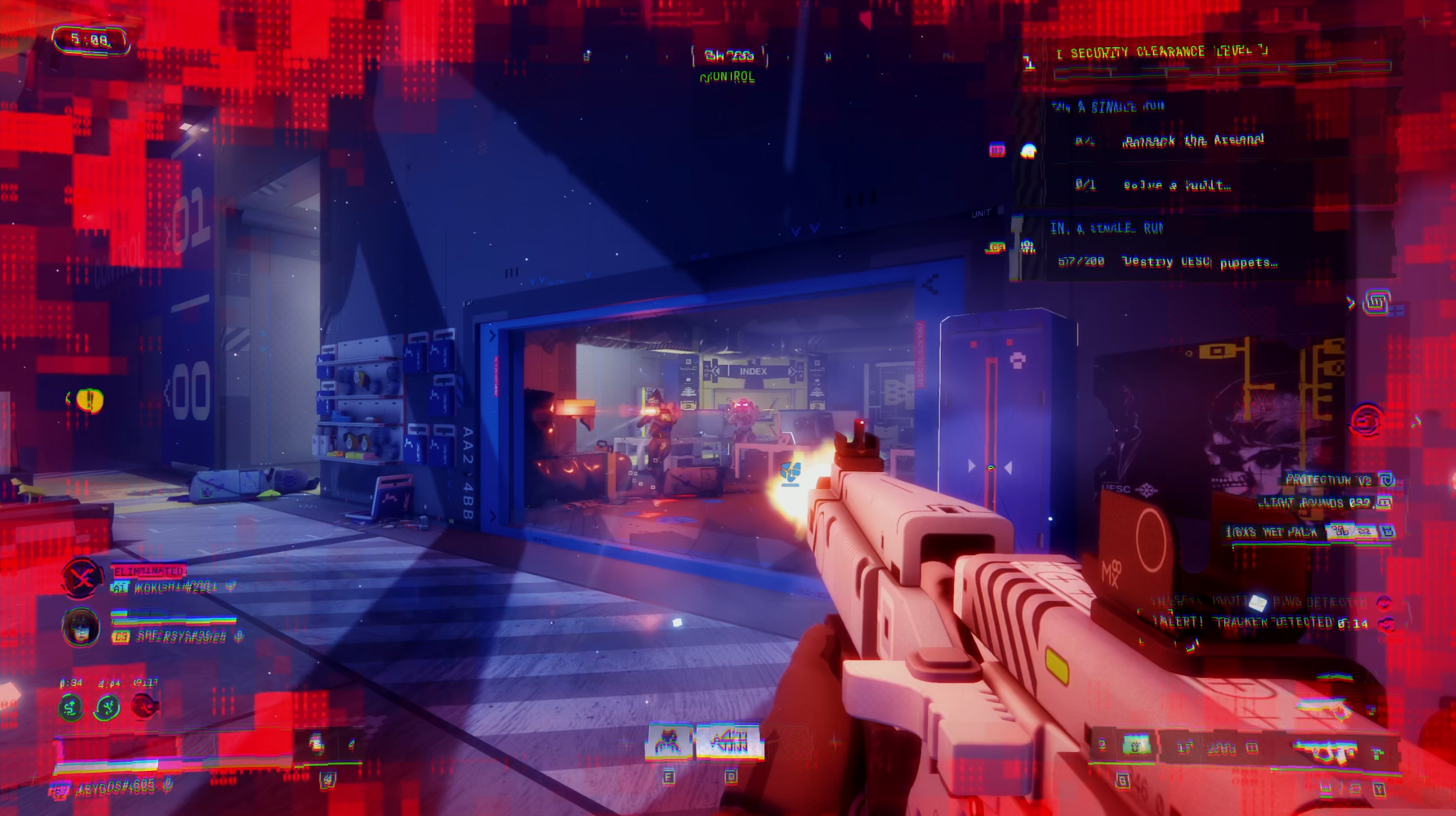Select the green grenade slot icon
The width and height of the screenshot is (1456, 816).
click(x=1136, y=745)
